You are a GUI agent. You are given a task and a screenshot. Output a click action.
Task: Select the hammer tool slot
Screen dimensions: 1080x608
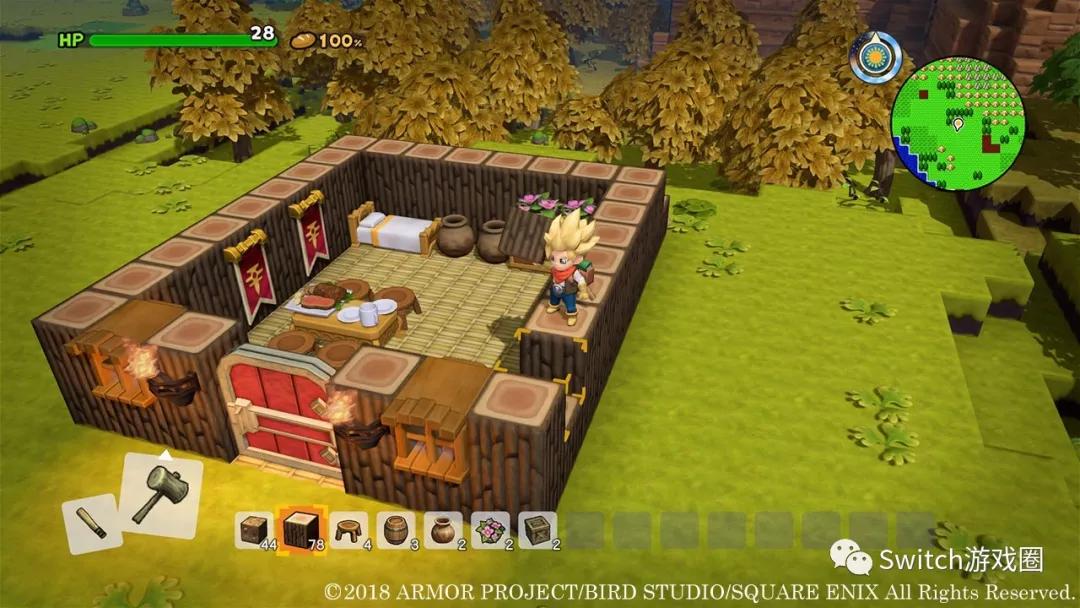point(160,495)
